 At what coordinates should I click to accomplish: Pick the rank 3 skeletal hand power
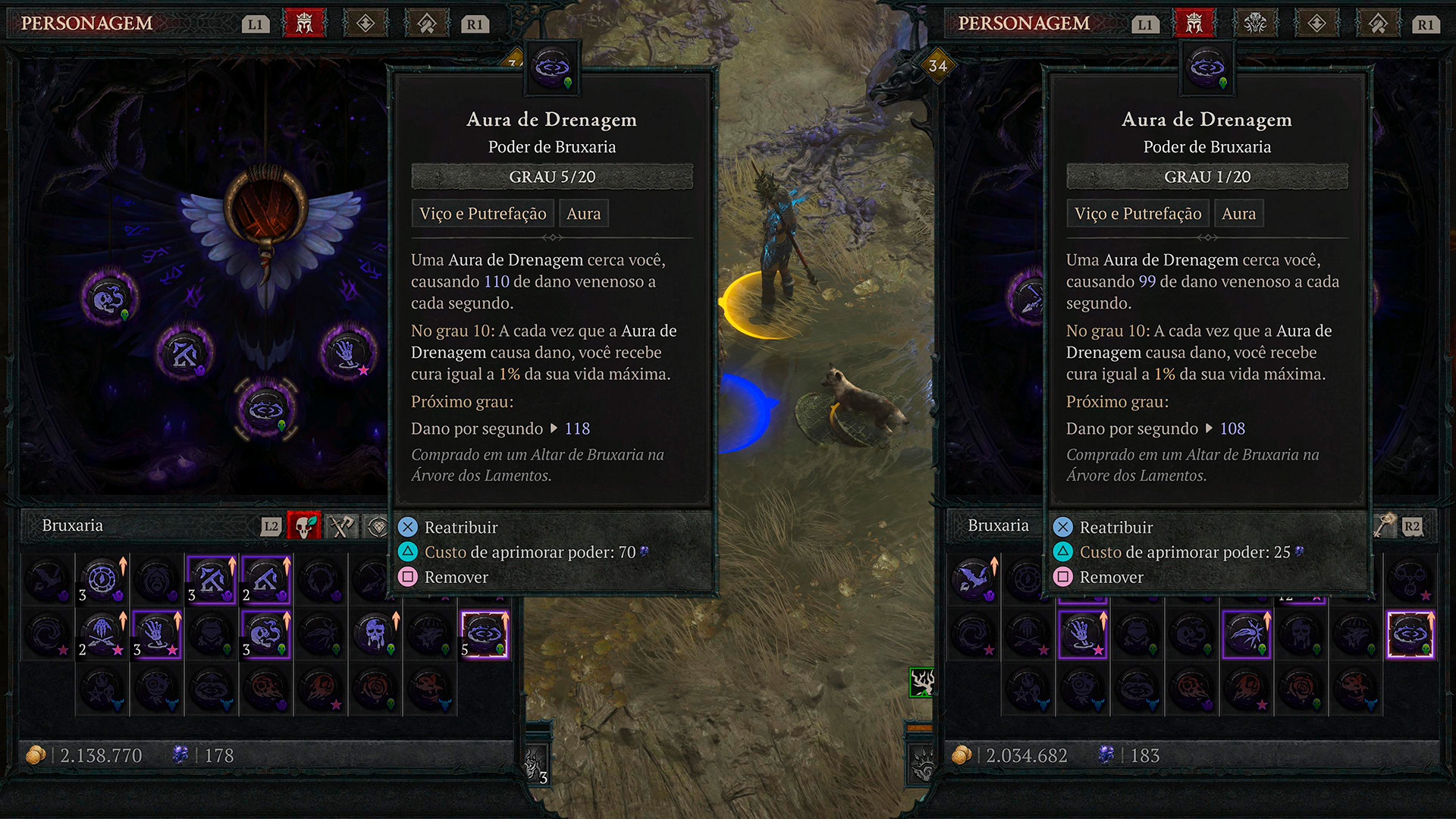[x=157, y=634]
